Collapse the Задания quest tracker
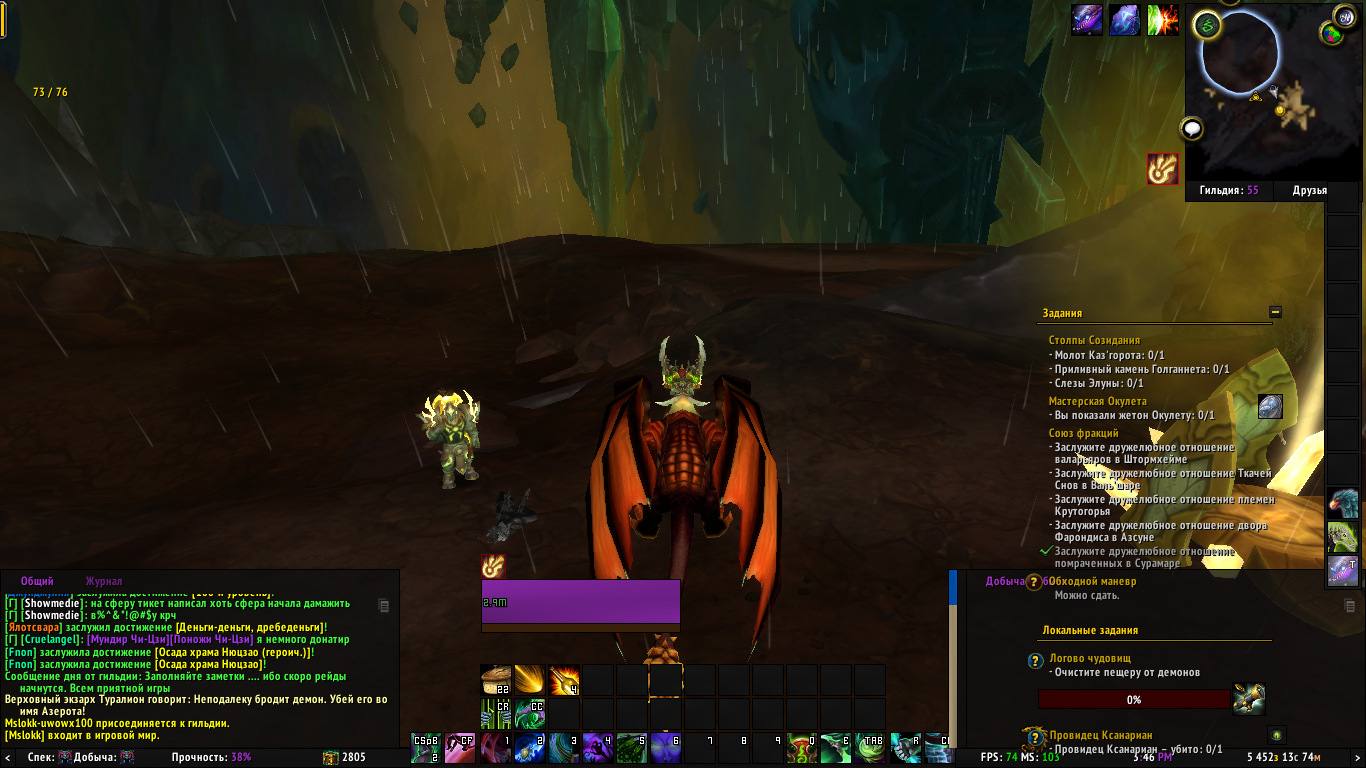Screen dimensions: 1366x768 (1275, 312)
